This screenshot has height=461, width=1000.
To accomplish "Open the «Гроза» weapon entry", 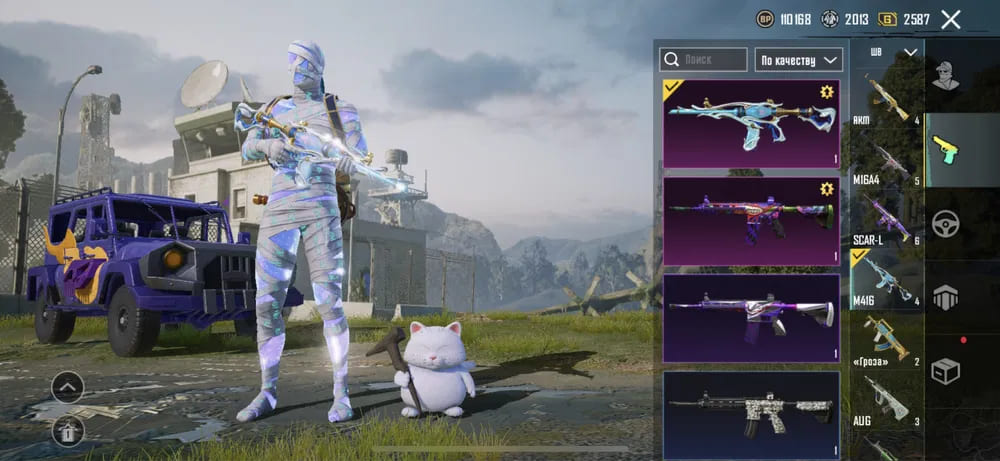I will pyautogui.click(x=887, y=340).
